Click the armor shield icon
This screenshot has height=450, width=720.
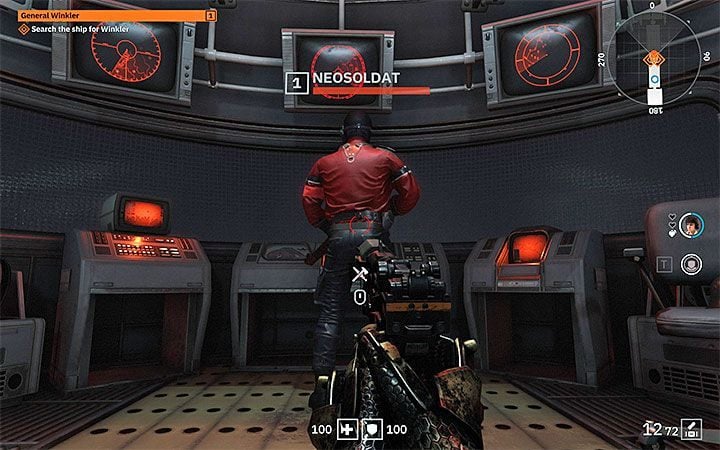coord(370,429)
